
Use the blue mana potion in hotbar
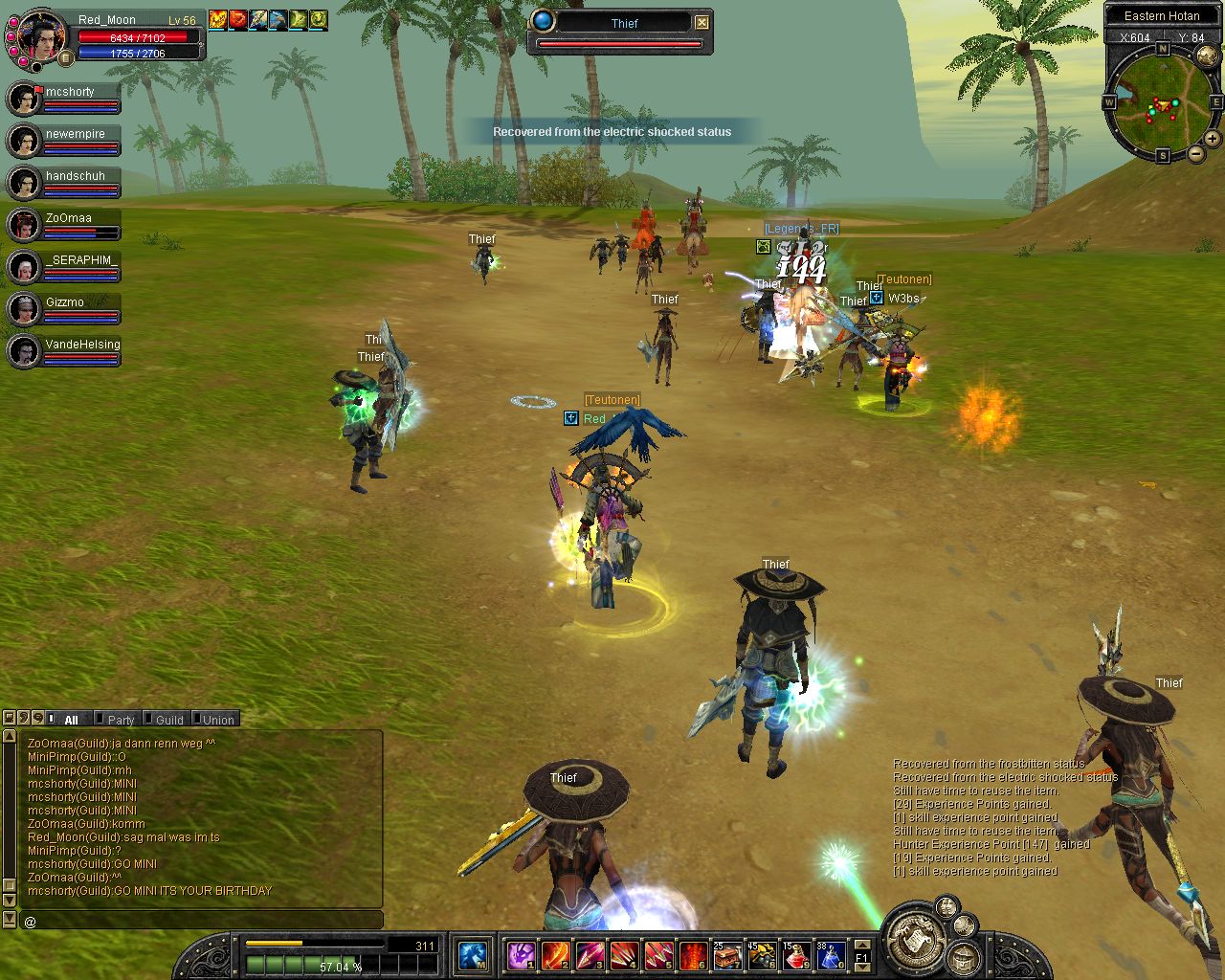(x=831, y=954)
